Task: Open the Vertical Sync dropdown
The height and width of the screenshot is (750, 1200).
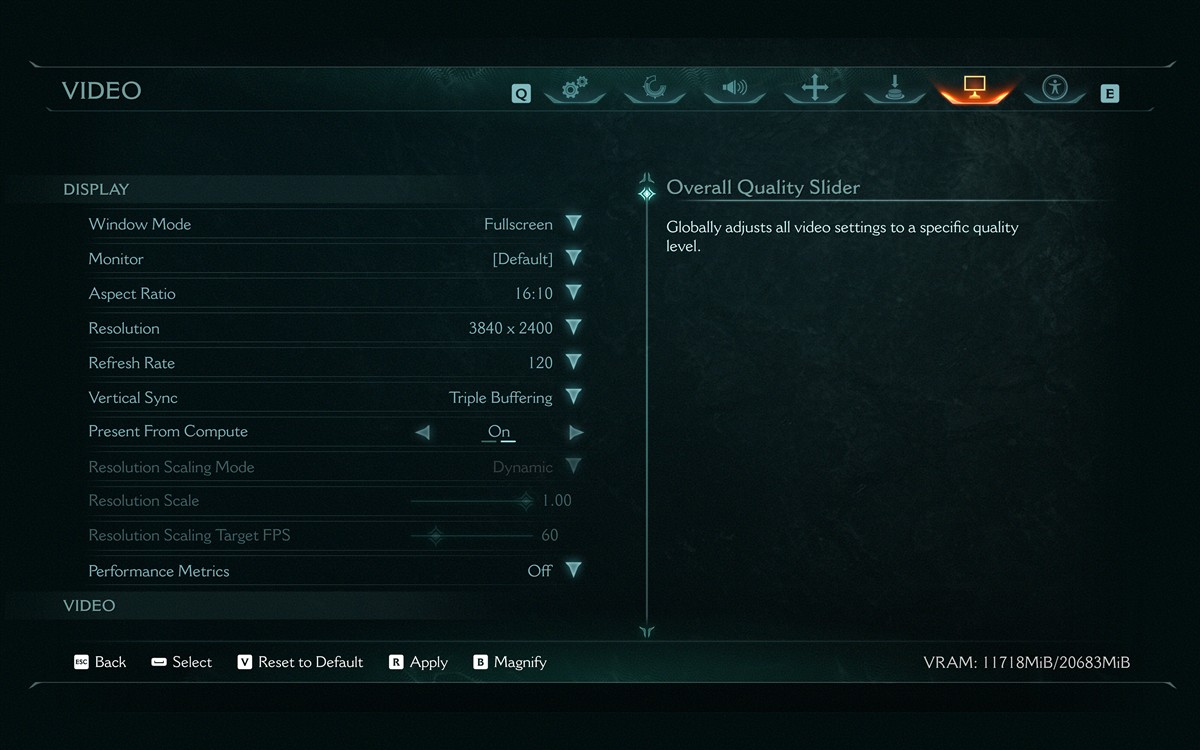Action: point(573,397)
